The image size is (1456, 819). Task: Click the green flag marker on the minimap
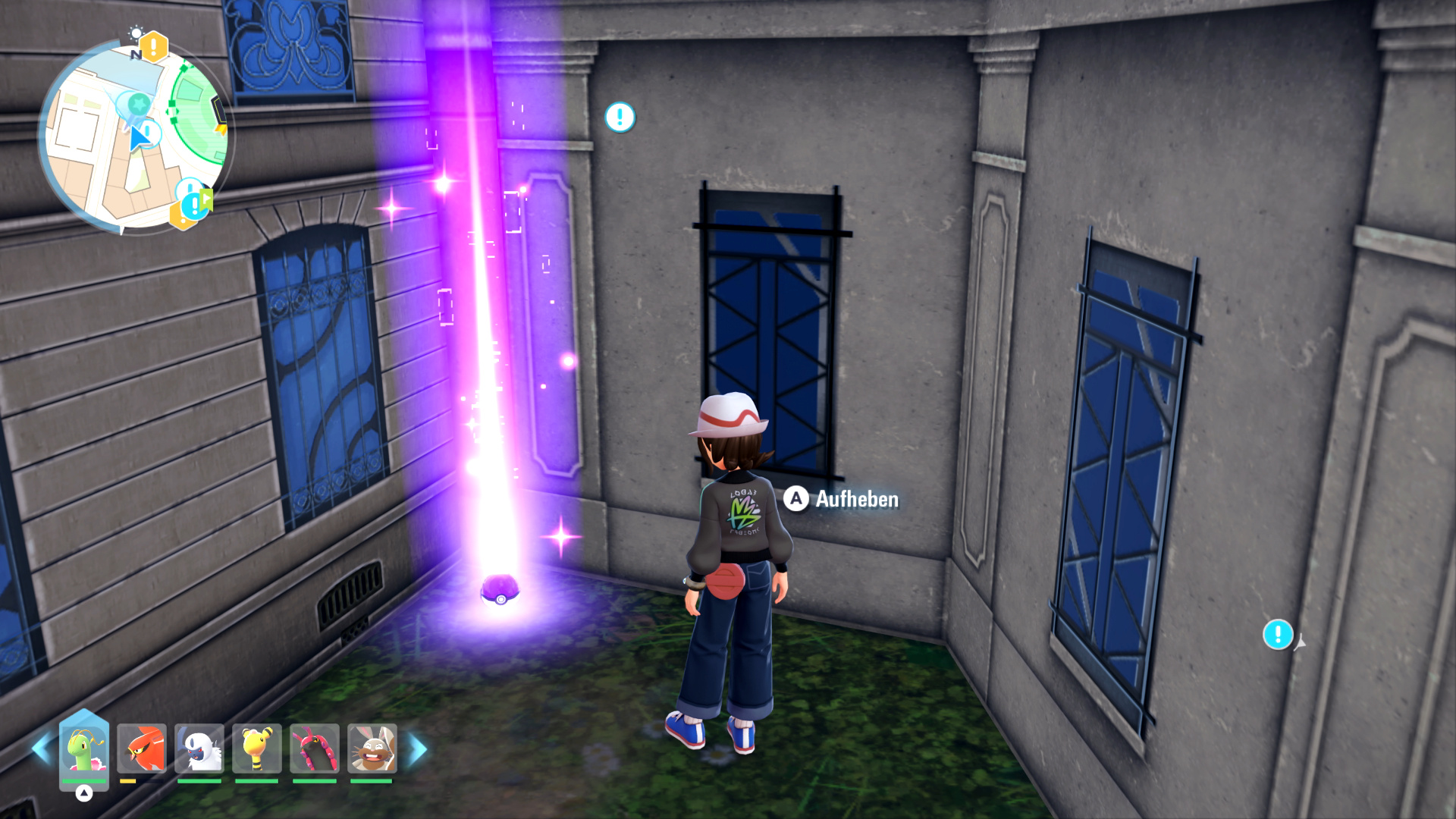[207, 200]
